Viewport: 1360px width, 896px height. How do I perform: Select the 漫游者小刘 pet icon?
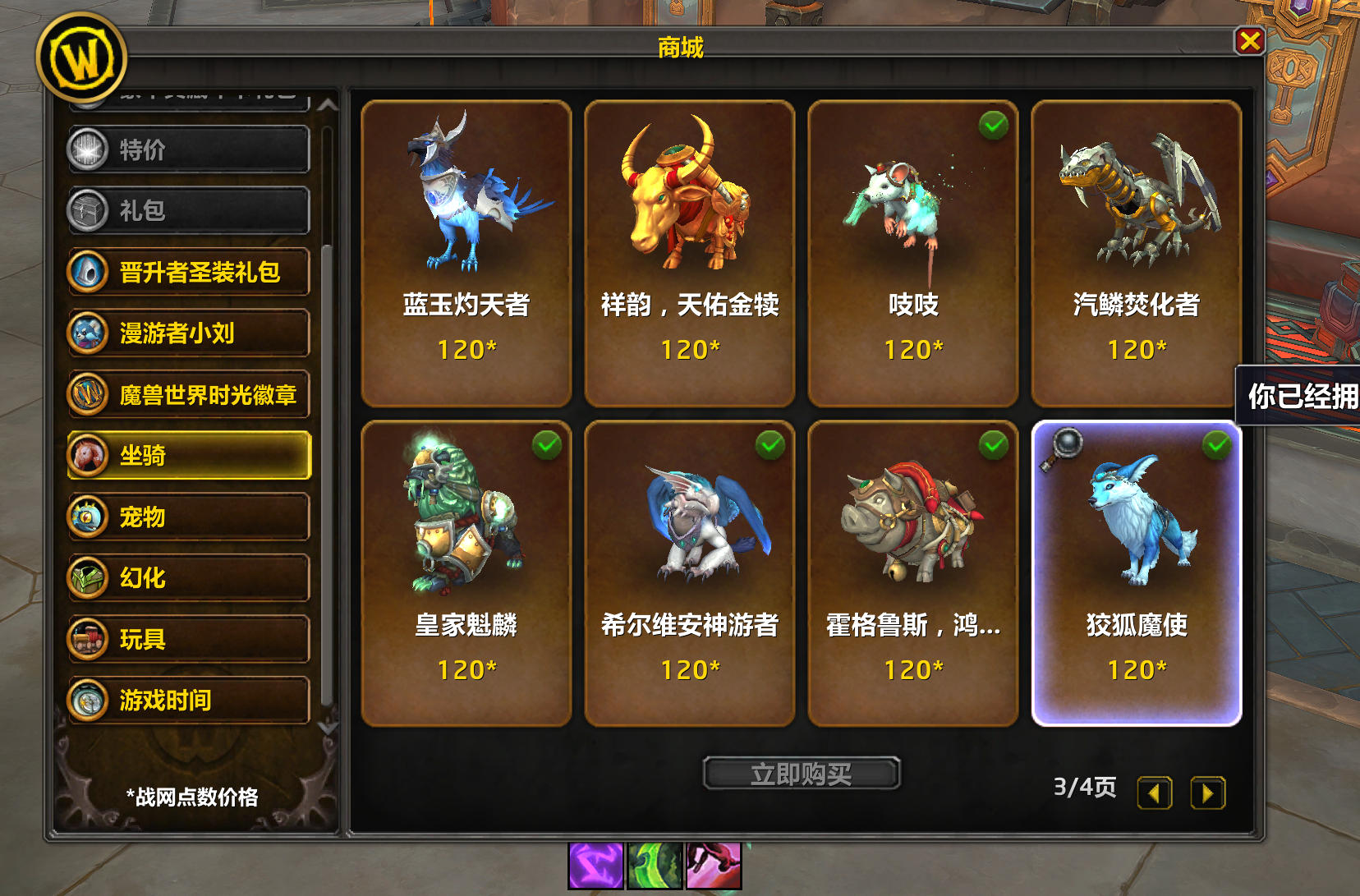pos(90,333)
